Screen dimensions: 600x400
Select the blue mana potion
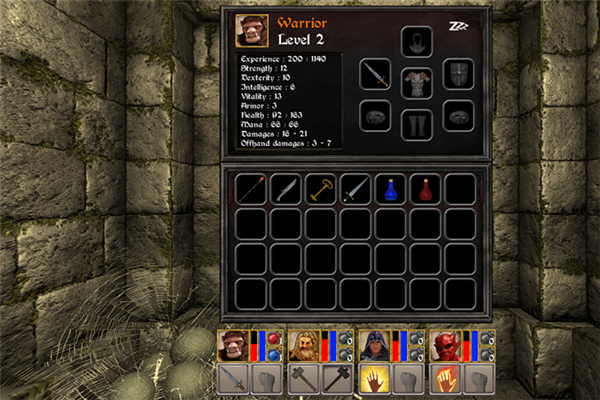(x=390, y=188)
